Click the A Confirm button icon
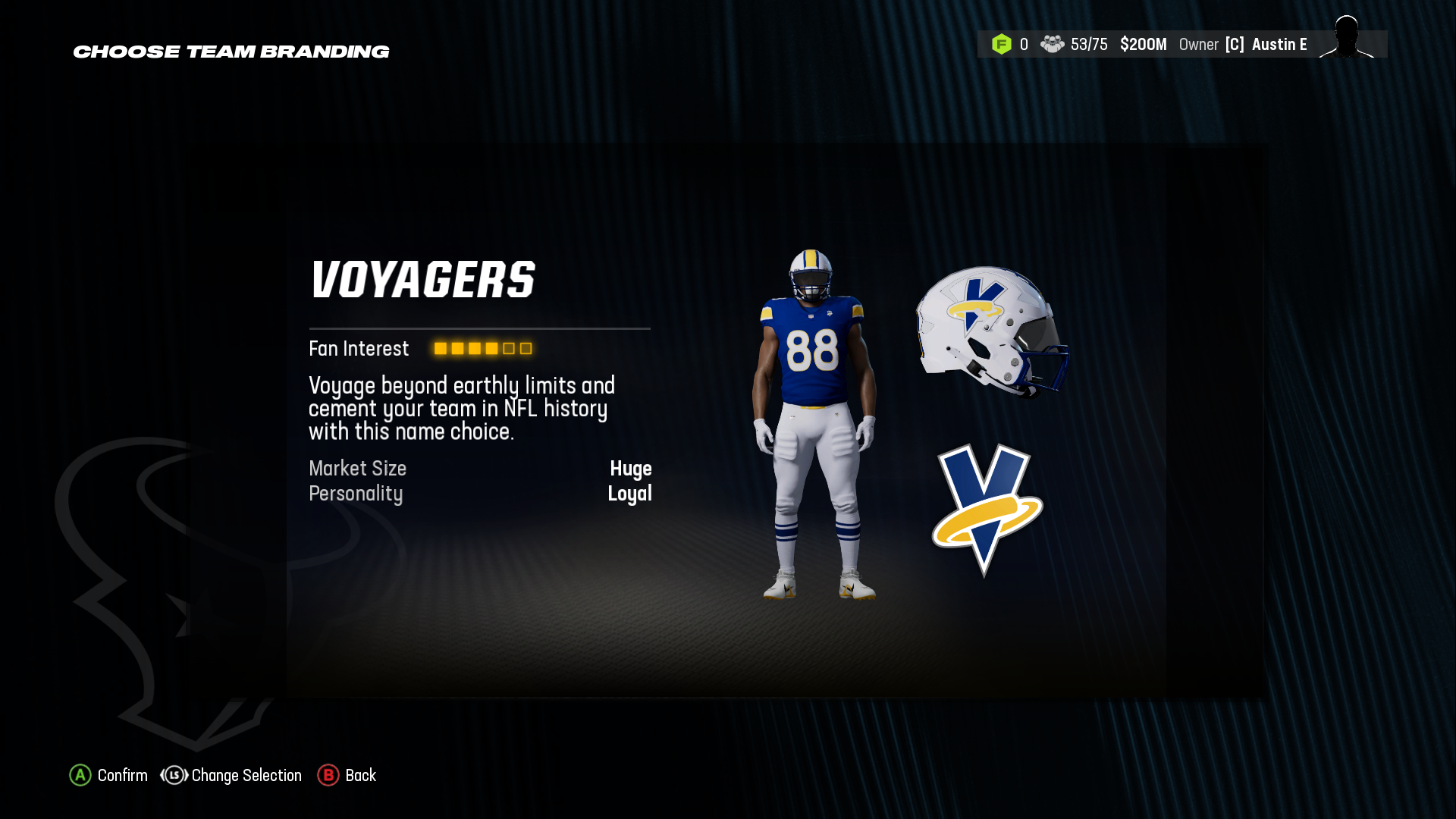The image size is (1456, 819). pos(79,775)
